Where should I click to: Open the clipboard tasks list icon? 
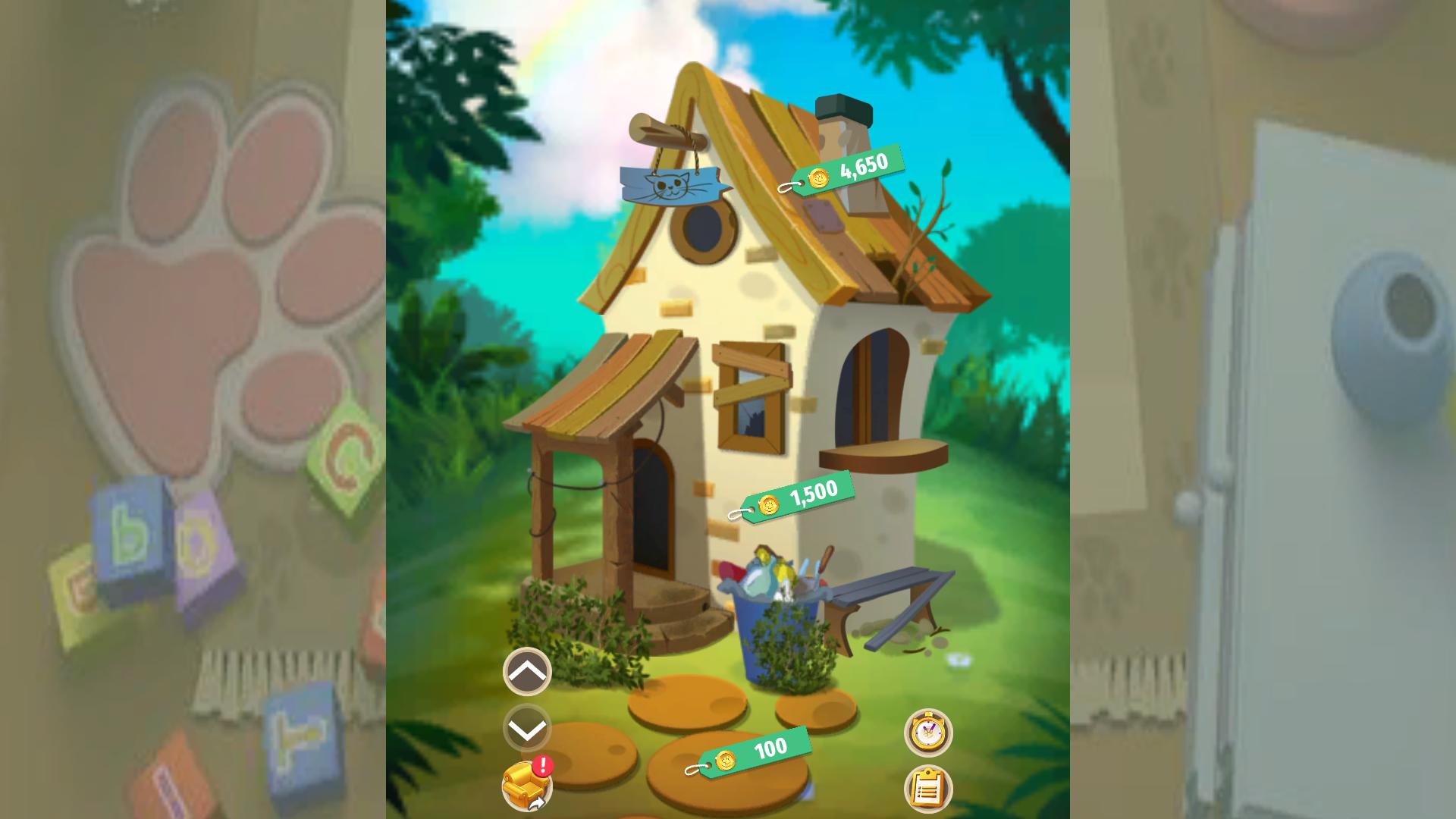pos(931,789)
